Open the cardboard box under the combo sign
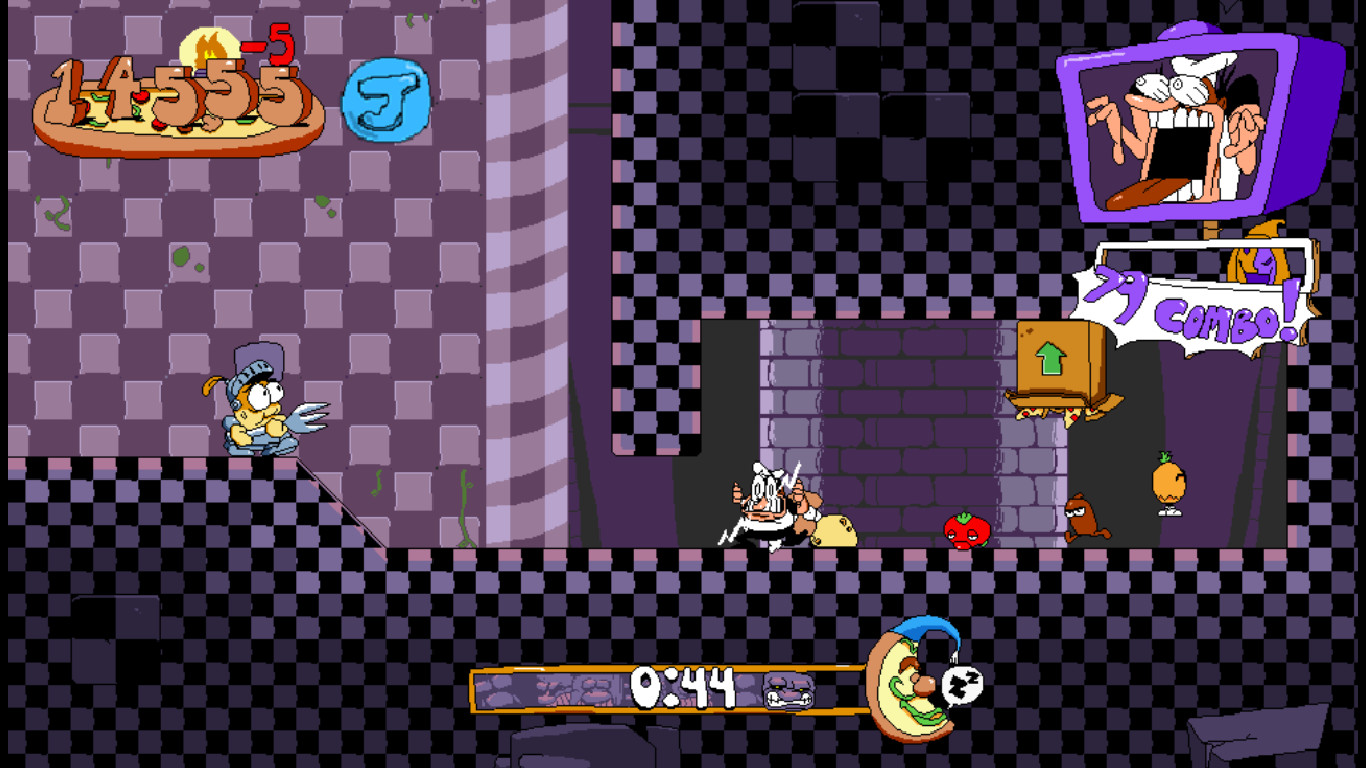This screenshot has height=768, width=1366. pyautogui.click(x=1060, y=365)
